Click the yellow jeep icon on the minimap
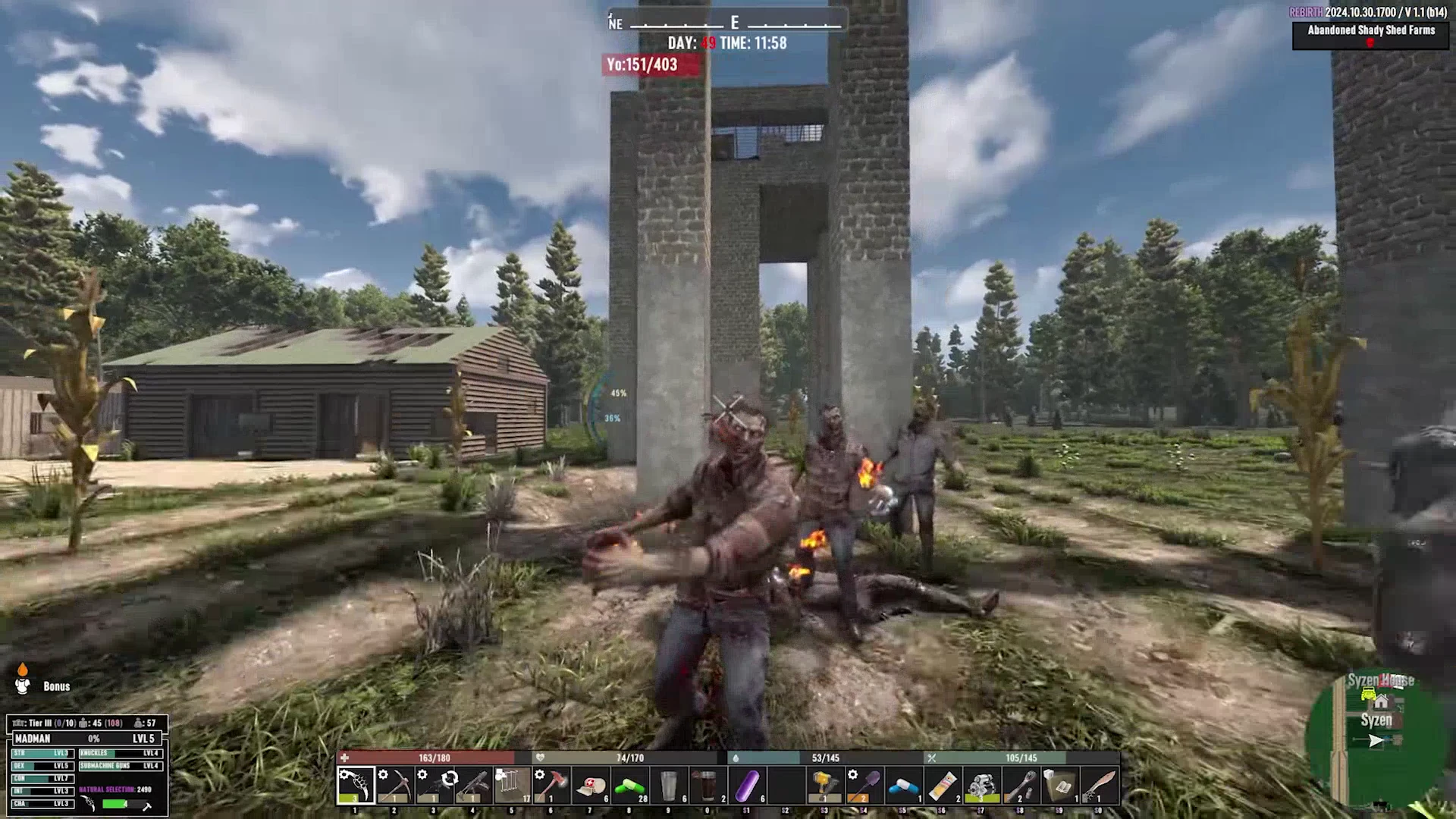 (1368, 694)
